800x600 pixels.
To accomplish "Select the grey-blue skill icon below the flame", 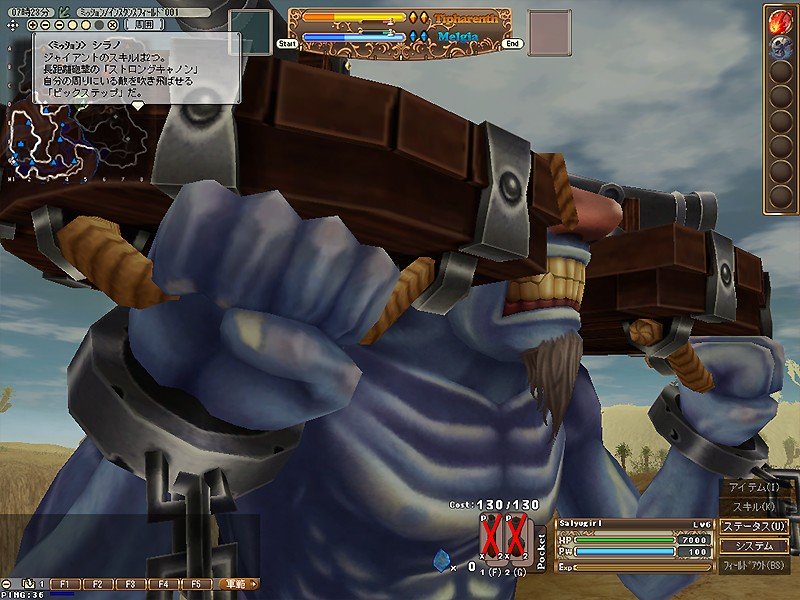I will click(x=779, y=46).
